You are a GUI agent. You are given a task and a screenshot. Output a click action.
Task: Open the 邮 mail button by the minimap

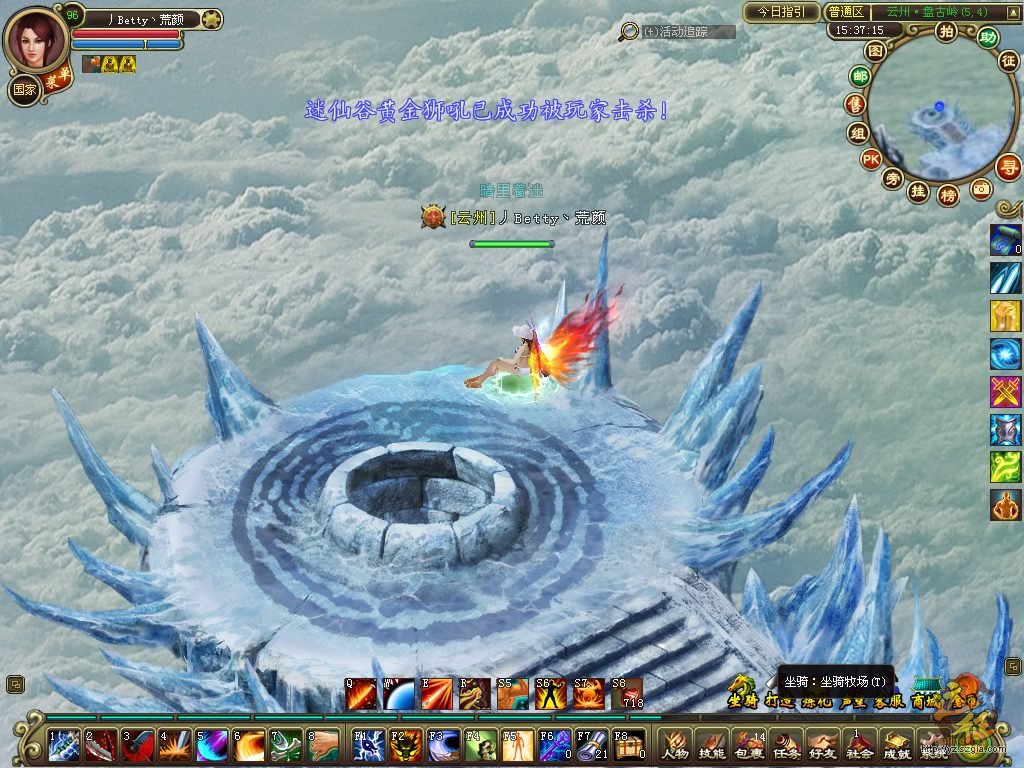(859, 76)
